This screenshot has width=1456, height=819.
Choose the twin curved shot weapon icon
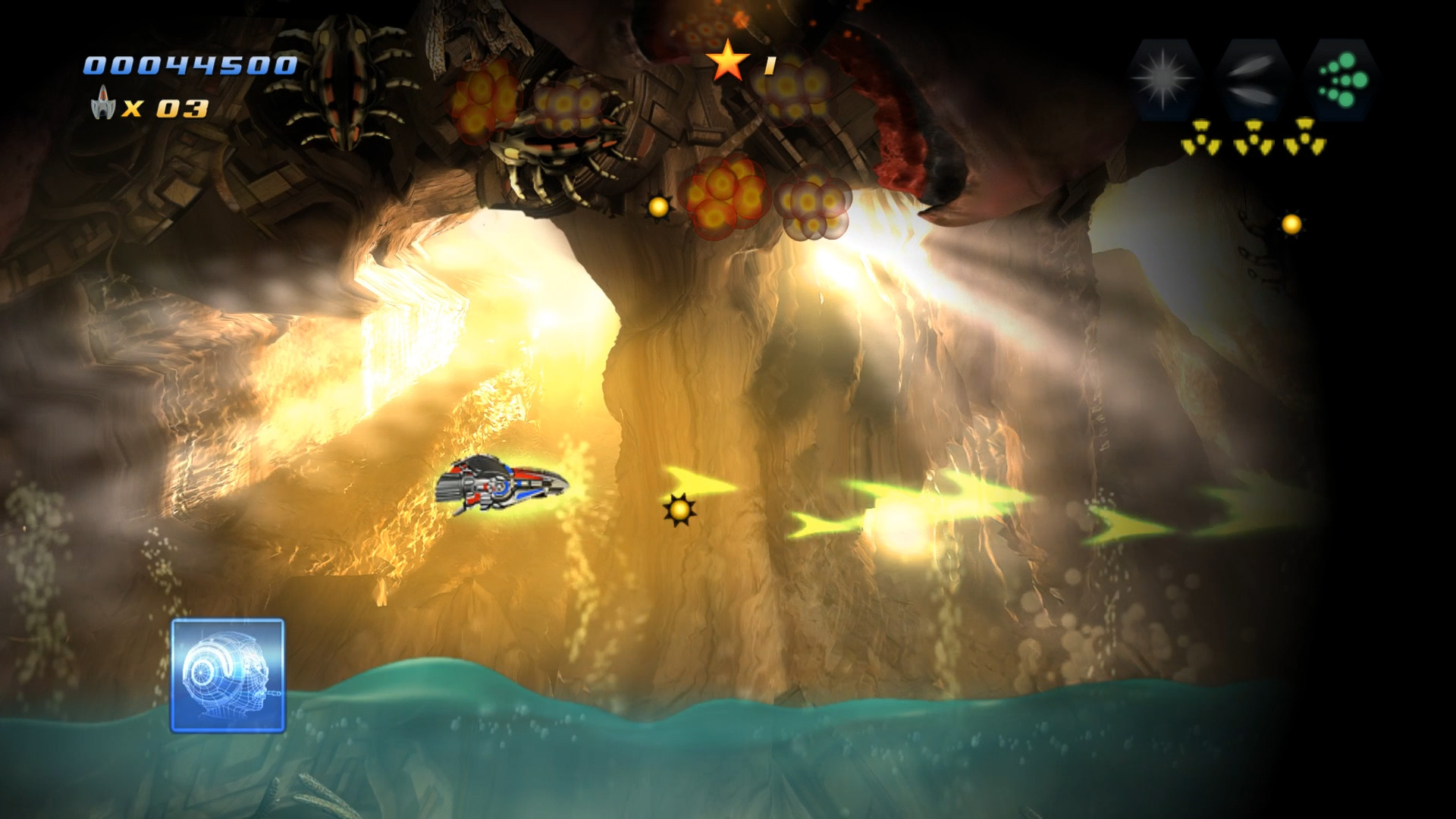(x=1252, y=80)
